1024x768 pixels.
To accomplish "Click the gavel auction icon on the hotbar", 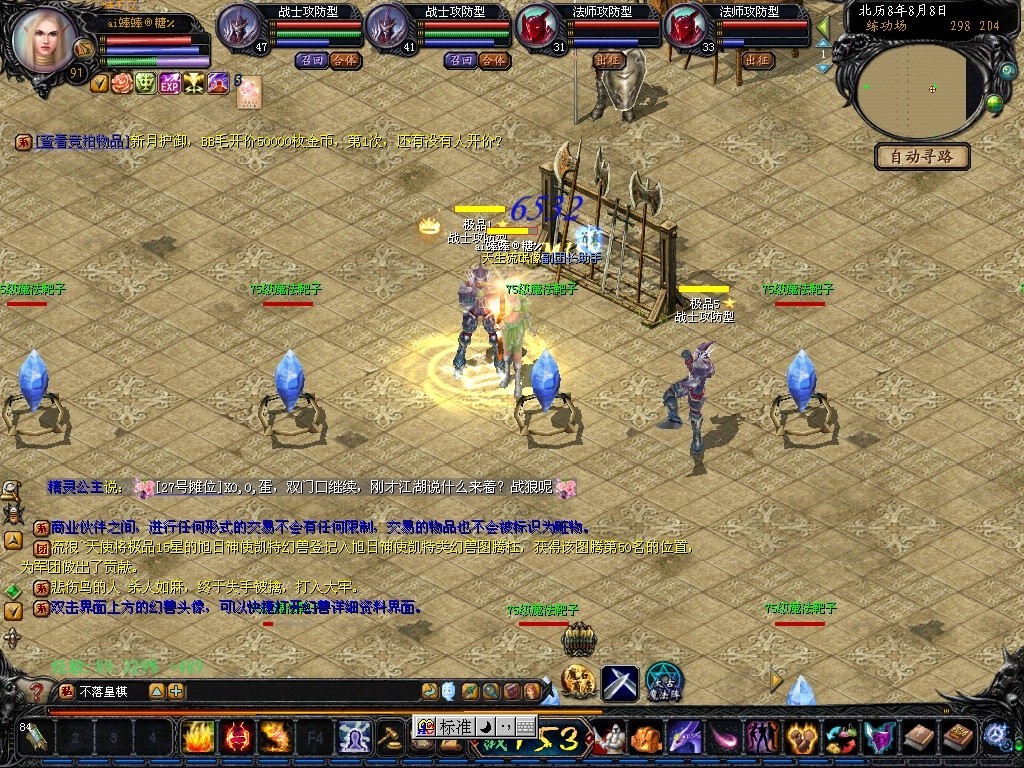I will point(388,738).
